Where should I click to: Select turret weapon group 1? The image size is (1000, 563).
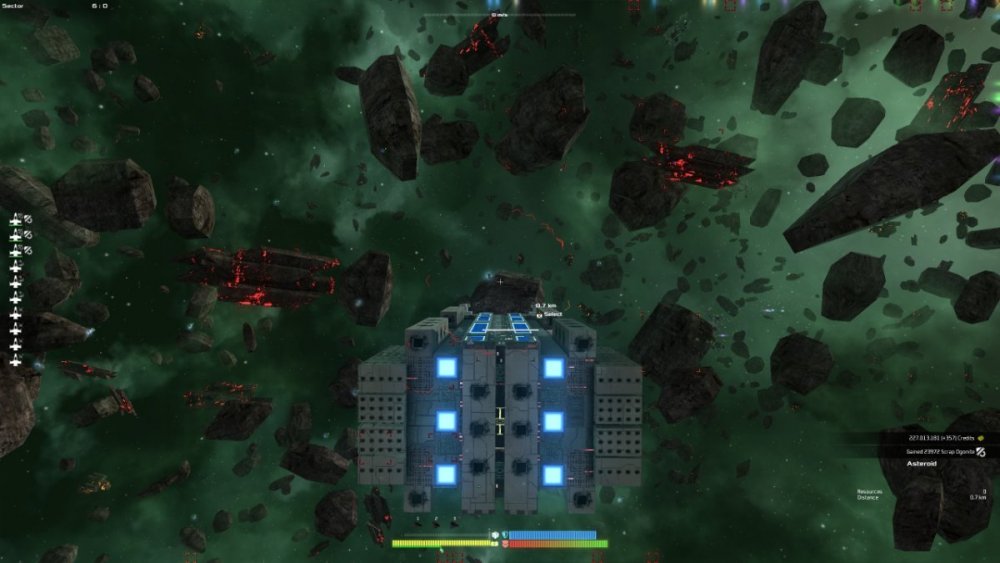tap(16, 219)
